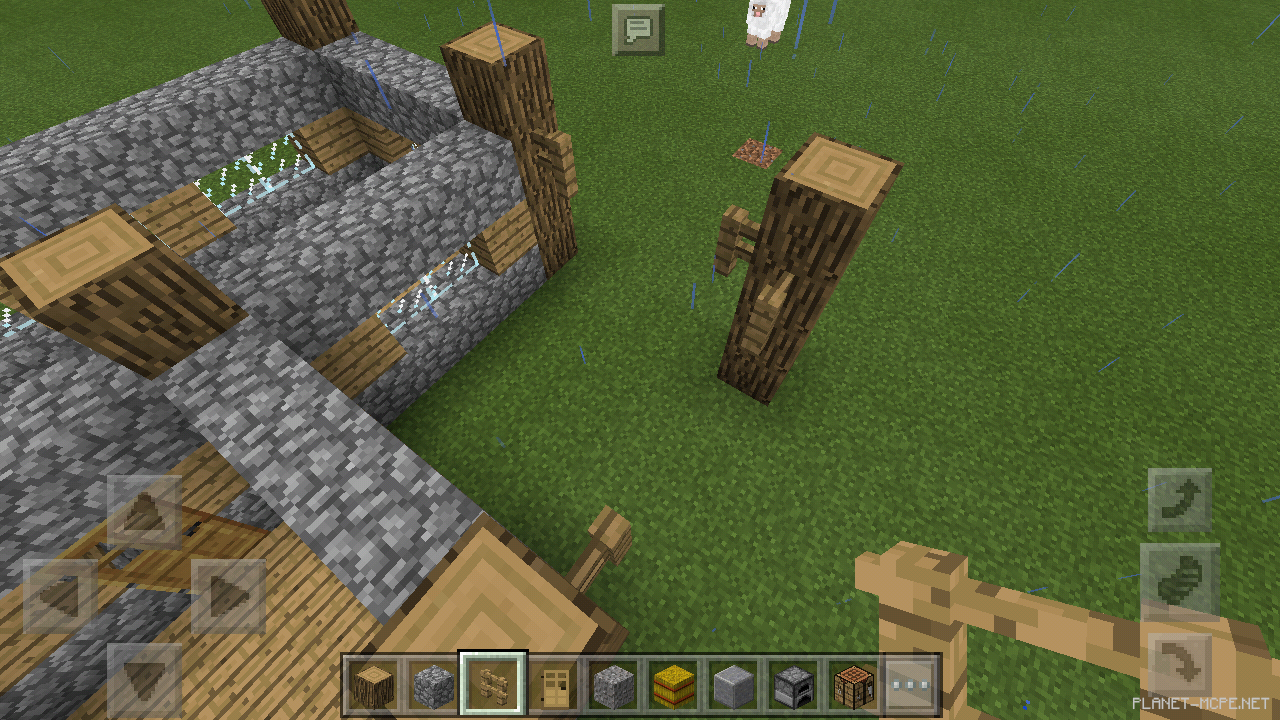Open the chat using the speech bubble icon
Viewport: 1280px width, 720px height.
click(638, 29)
